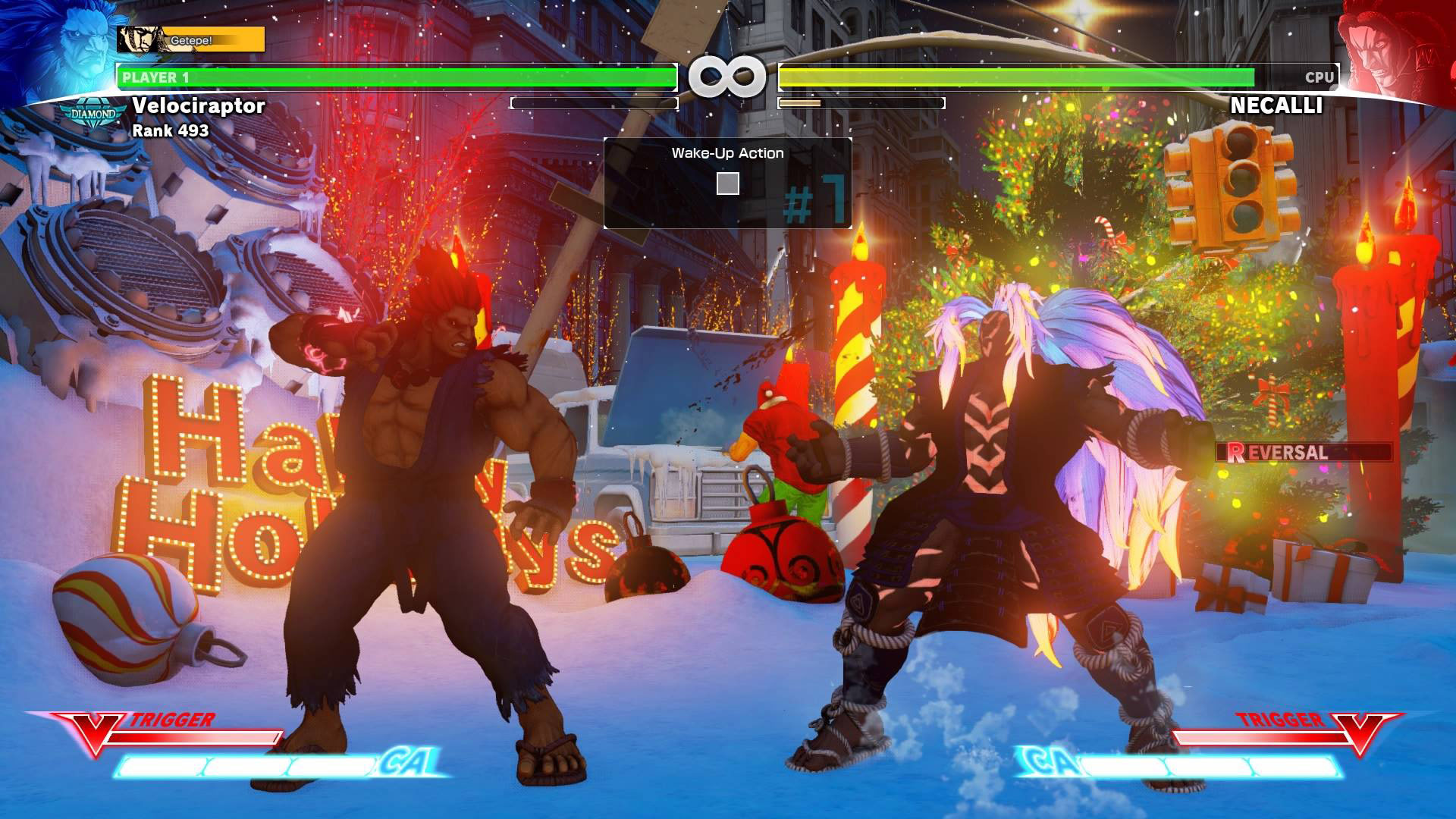Expand the CPU difficulty label
The width and height of the screenshot is (1456, 819).
coord(1319,76)
